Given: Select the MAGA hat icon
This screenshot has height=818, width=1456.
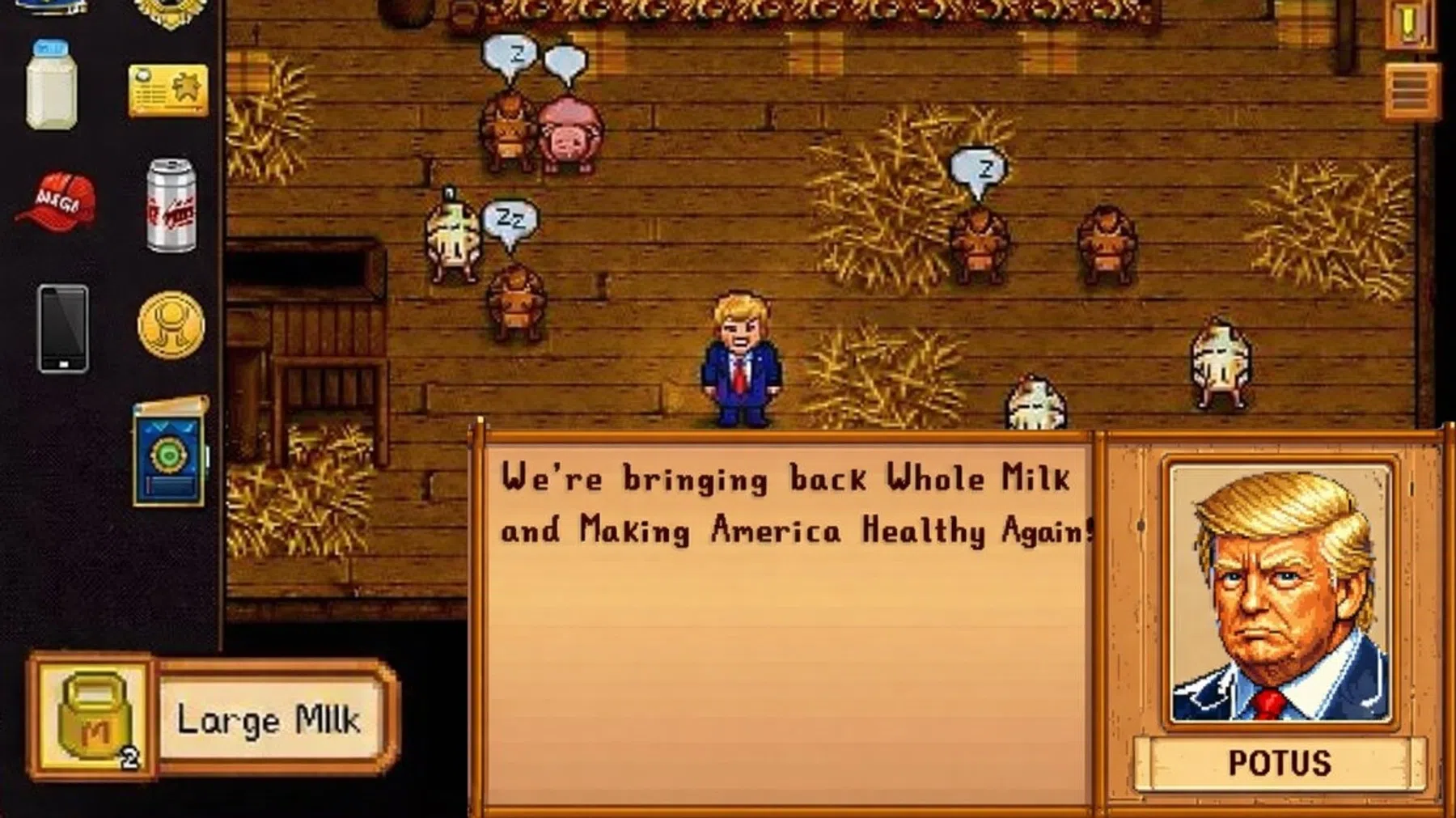Looking at the screenshot, I should click(55, 197).
